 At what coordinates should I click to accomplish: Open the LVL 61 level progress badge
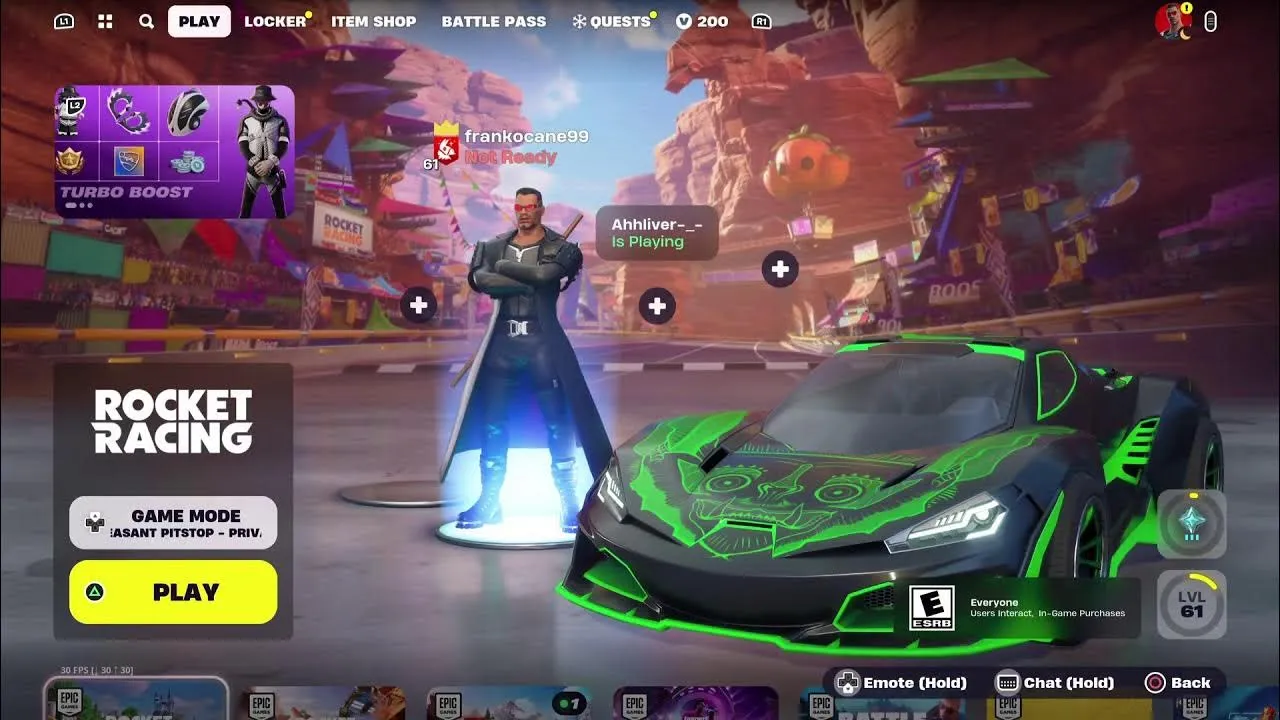1191,604
